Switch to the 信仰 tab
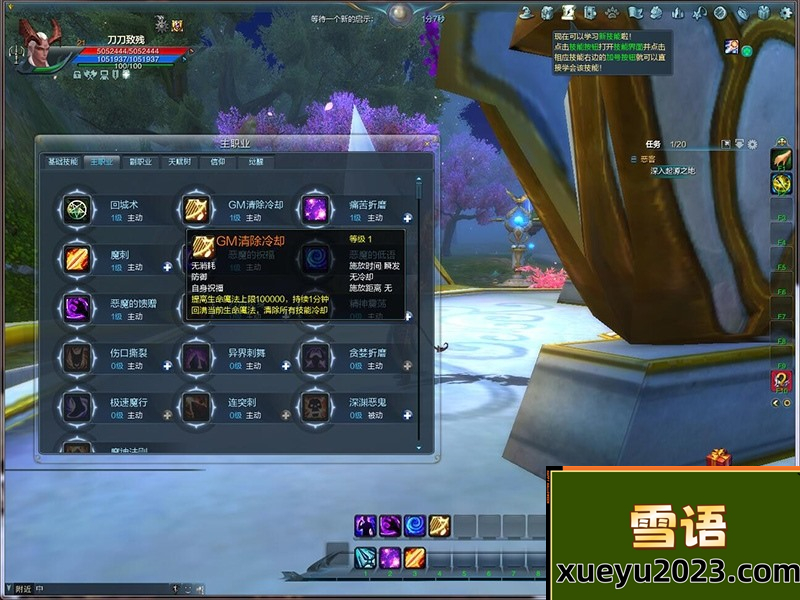The height and width of the screenshot is (600, 800). click(218, 161)
